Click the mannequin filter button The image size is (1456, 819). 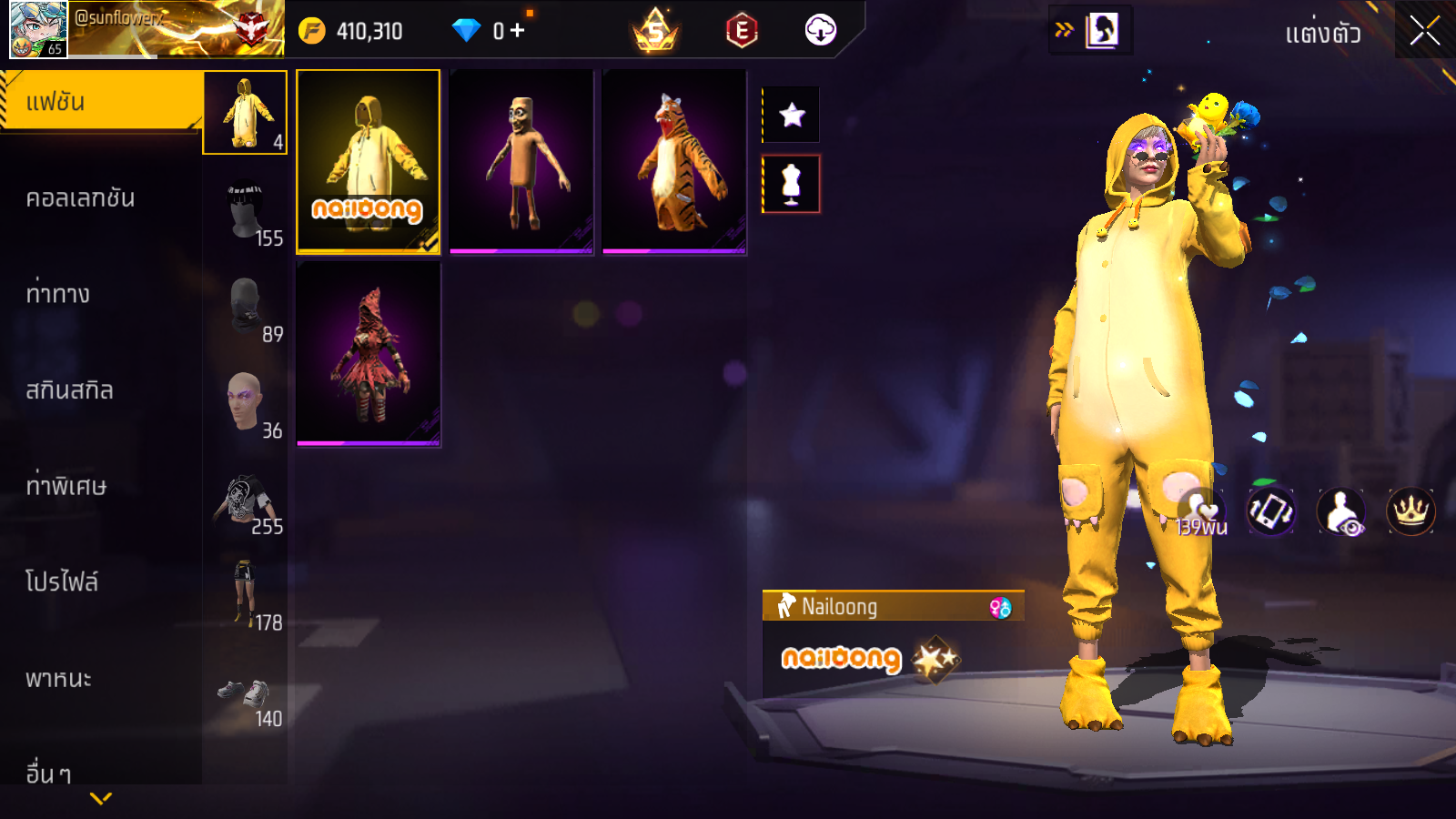pos(792,184)
